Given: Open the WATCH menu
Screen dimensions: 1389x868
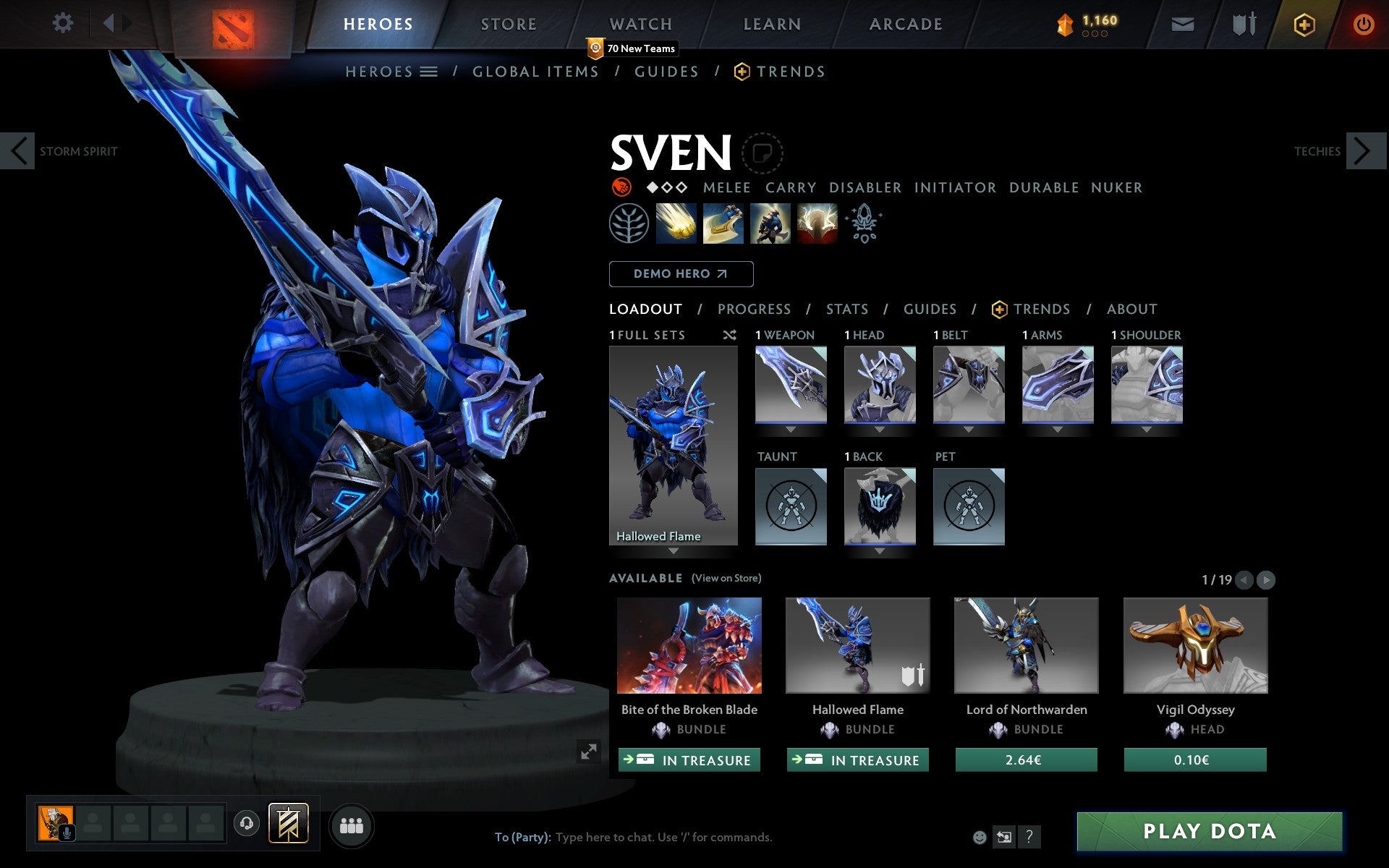Looking at the screenshot, I should pyautogui.click(x=640, y=23).
